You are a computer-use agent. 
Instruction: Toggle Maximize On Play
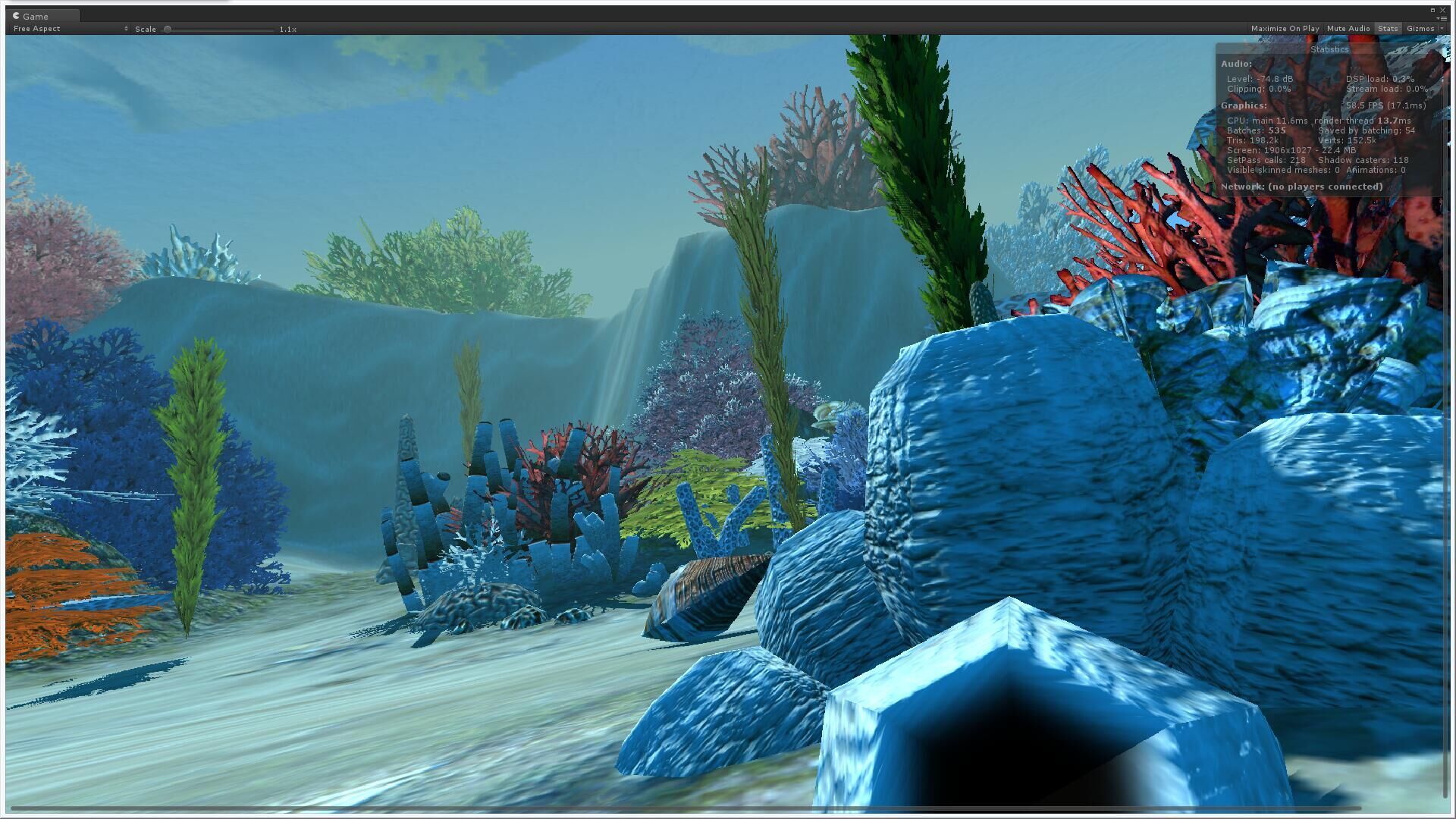point(1285,29)
